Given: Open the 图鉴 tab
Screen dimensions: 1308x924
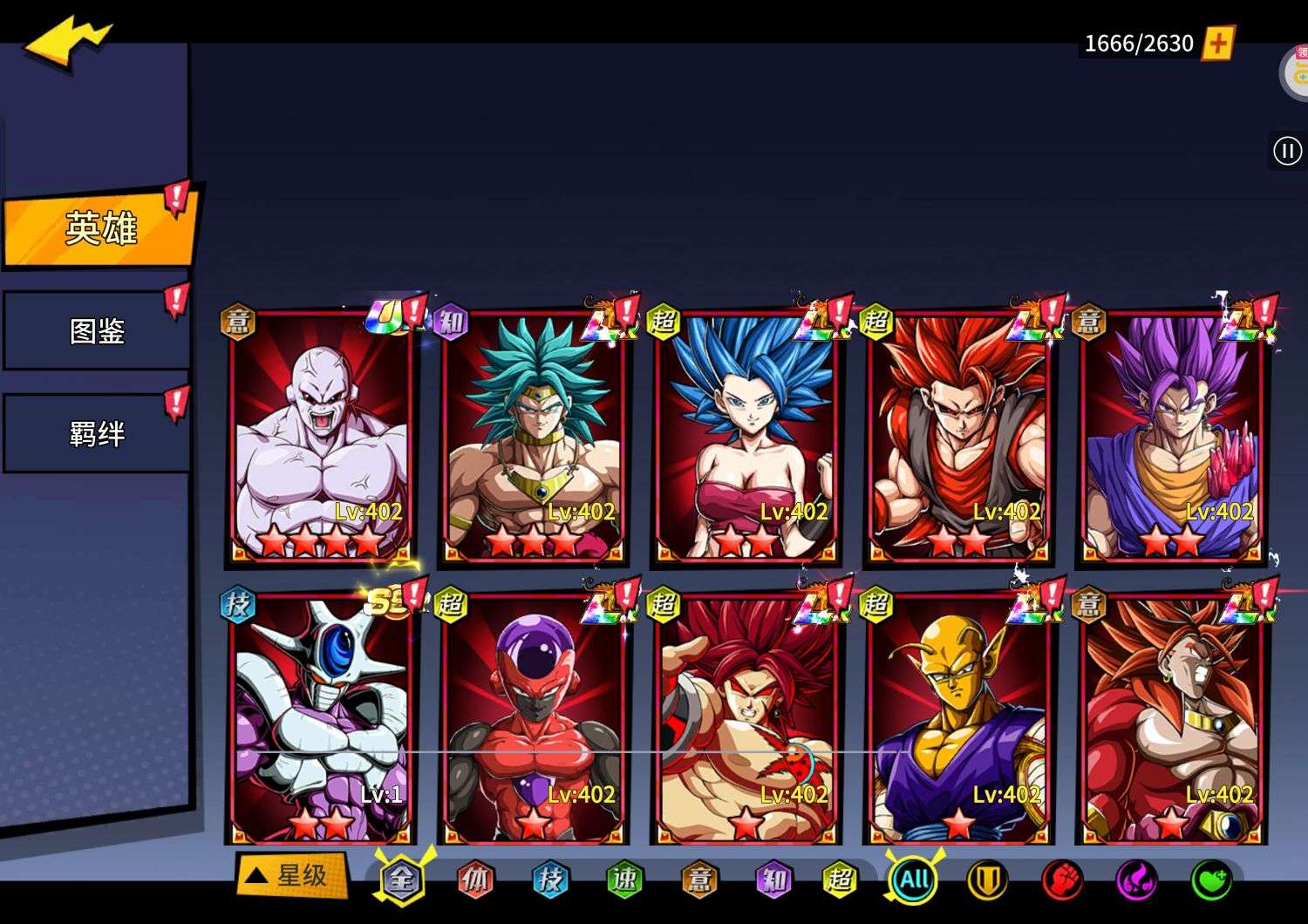Looking at the screenshot, I should 96,331.
